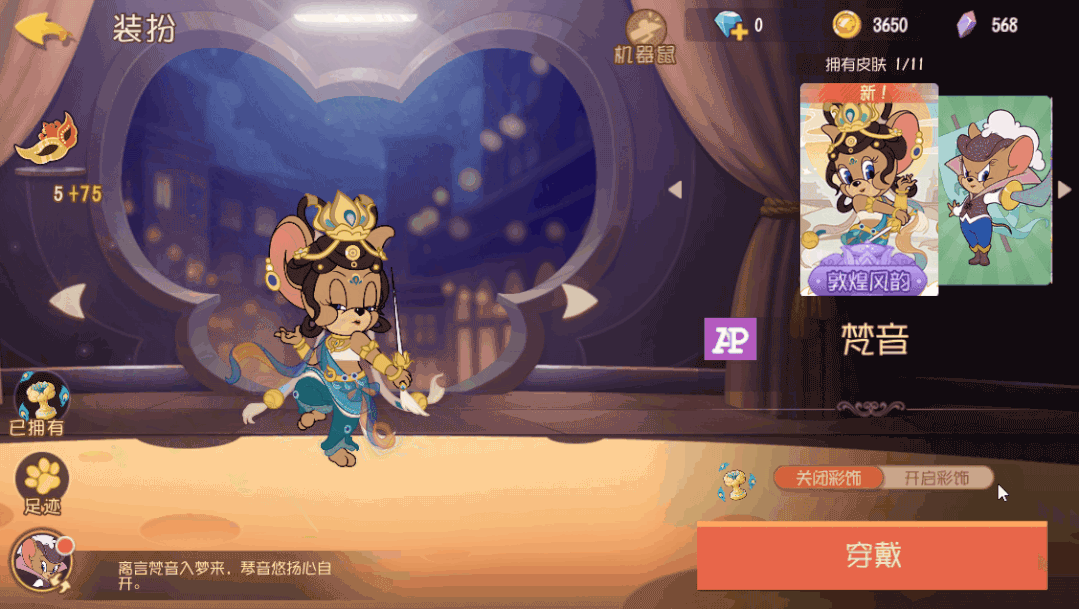1079x609 pixels.
Task: Go back with the yellow arrow
Action: click(x=42, y=29)
